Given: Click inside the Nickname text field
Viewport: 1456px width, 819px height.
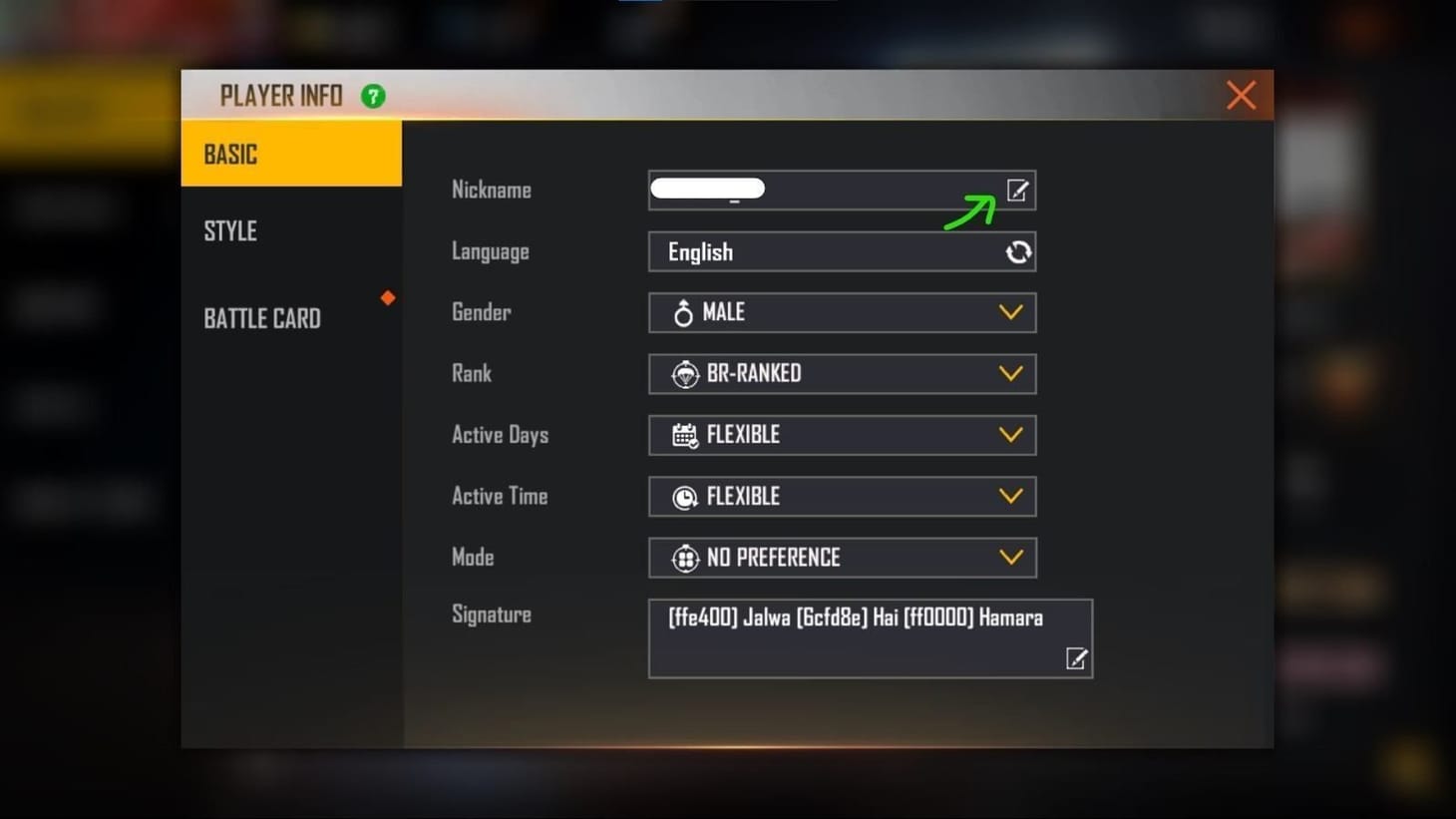Looking at the screenshot, I should pos(818,190).
